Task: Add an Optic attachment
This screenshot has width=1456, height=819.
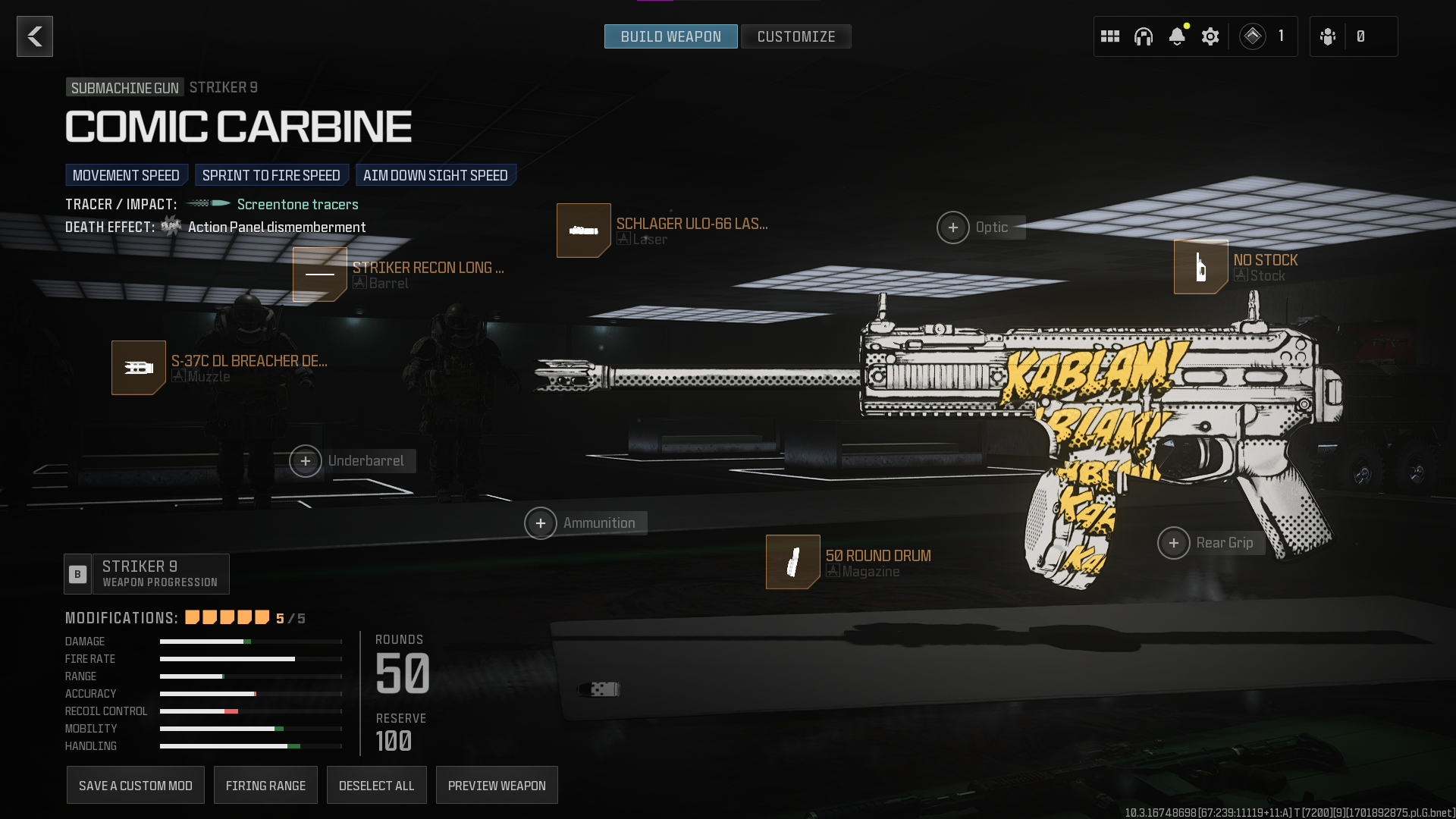Action: point(953,227)
